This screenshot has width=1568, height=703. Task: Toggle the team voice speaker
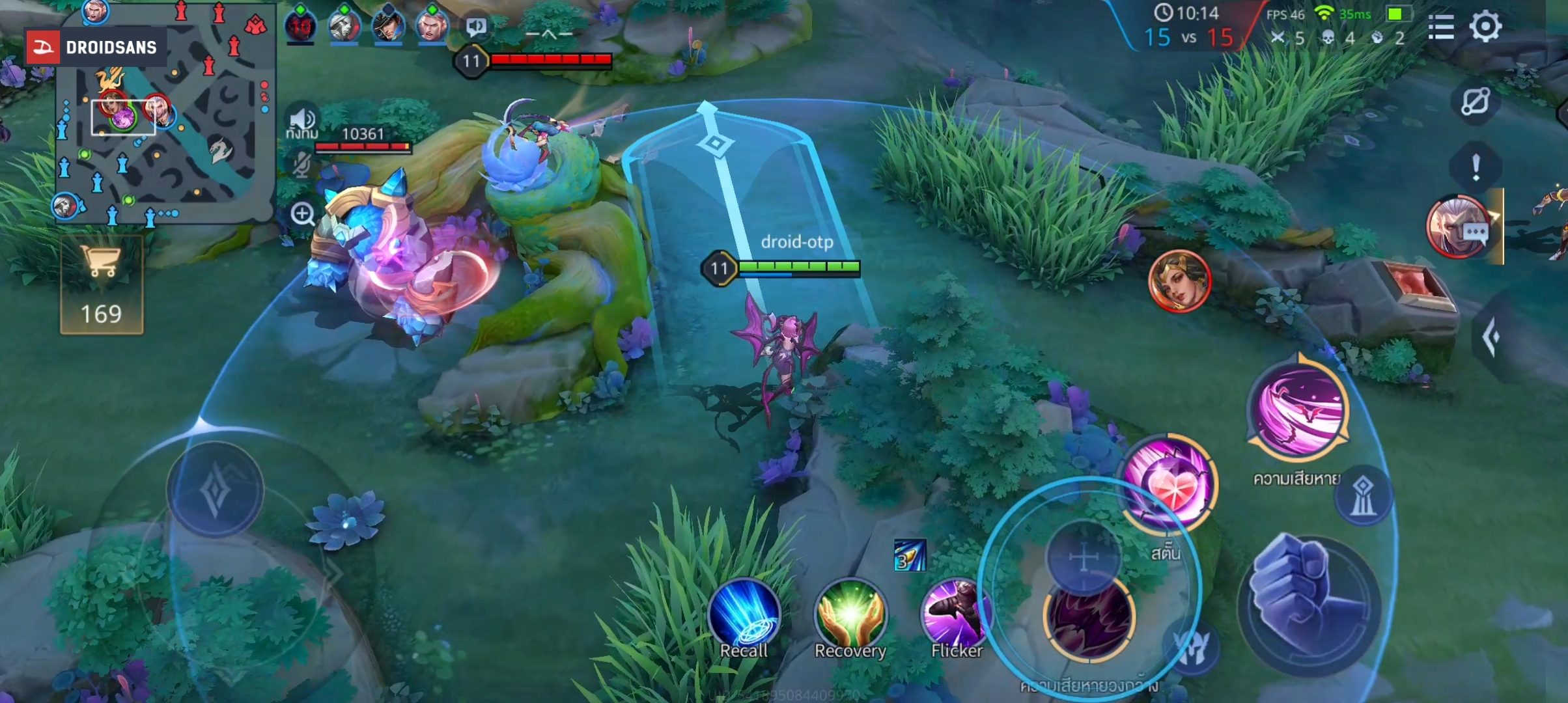point(301,120)
